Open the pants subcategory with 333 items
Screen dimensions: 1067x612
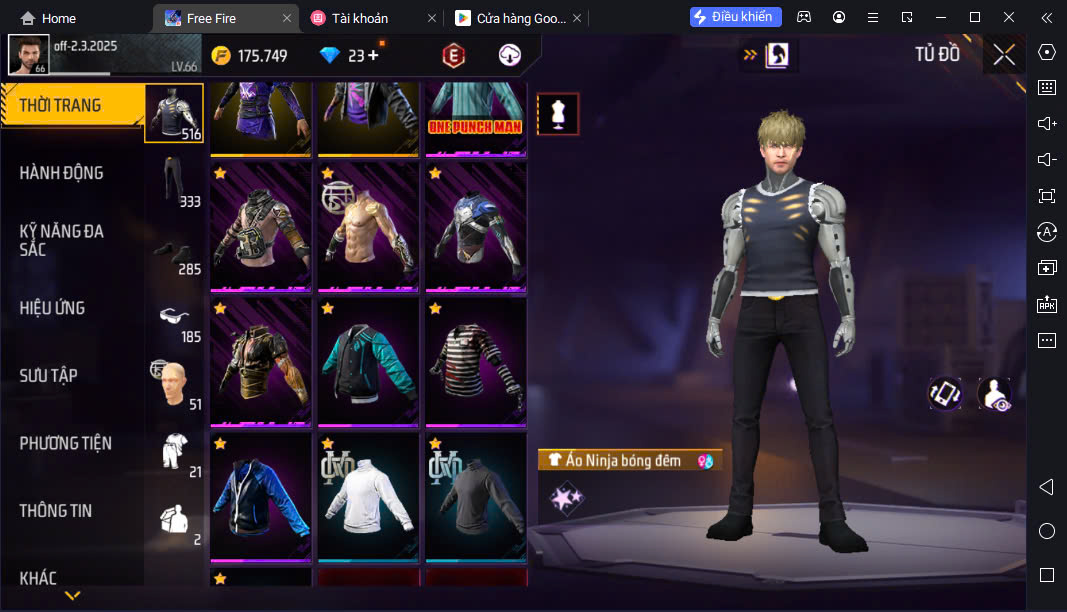[175, 181]
